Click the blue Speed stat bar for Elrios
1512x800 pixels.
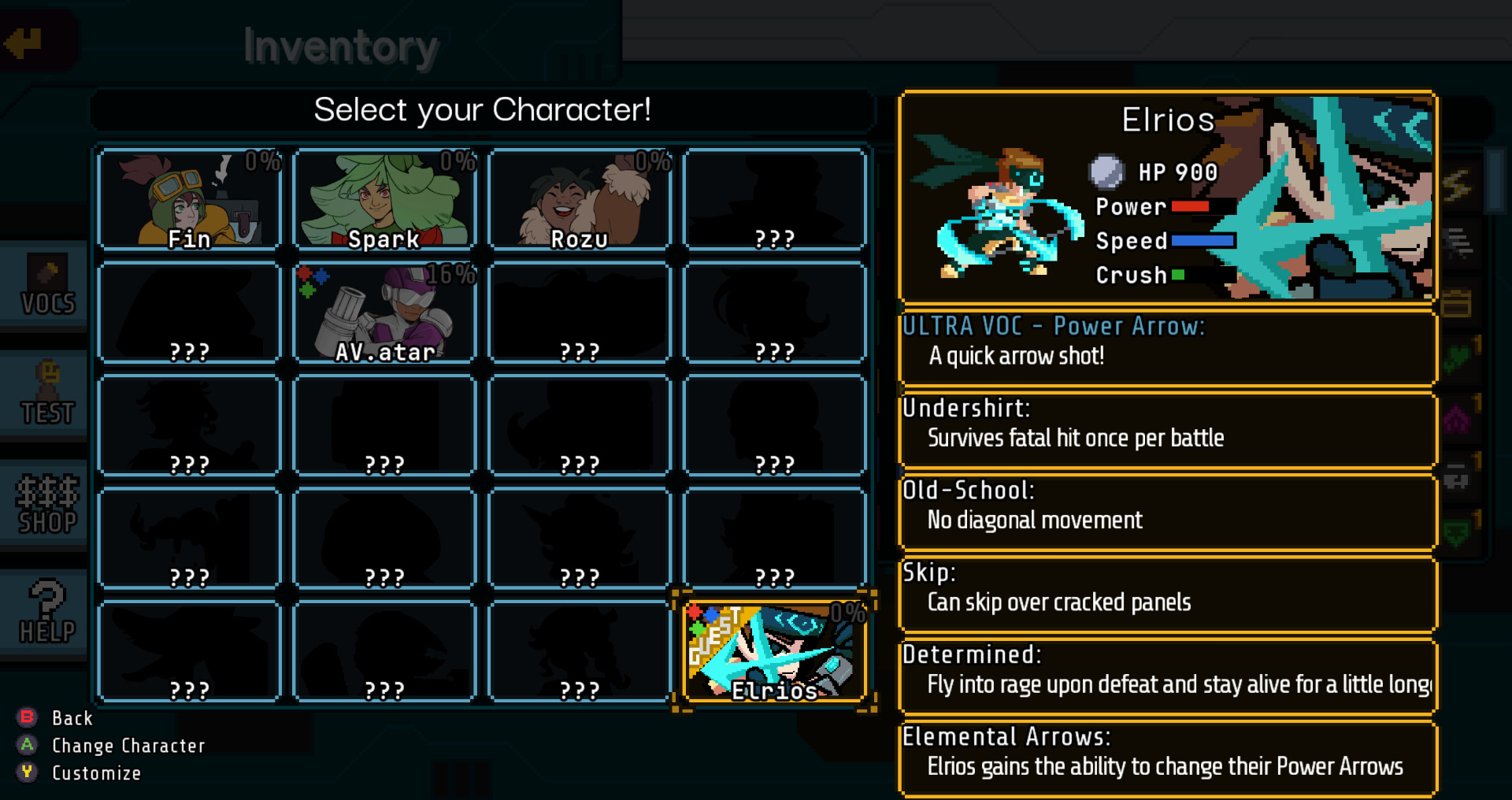tap(1203, 241)
